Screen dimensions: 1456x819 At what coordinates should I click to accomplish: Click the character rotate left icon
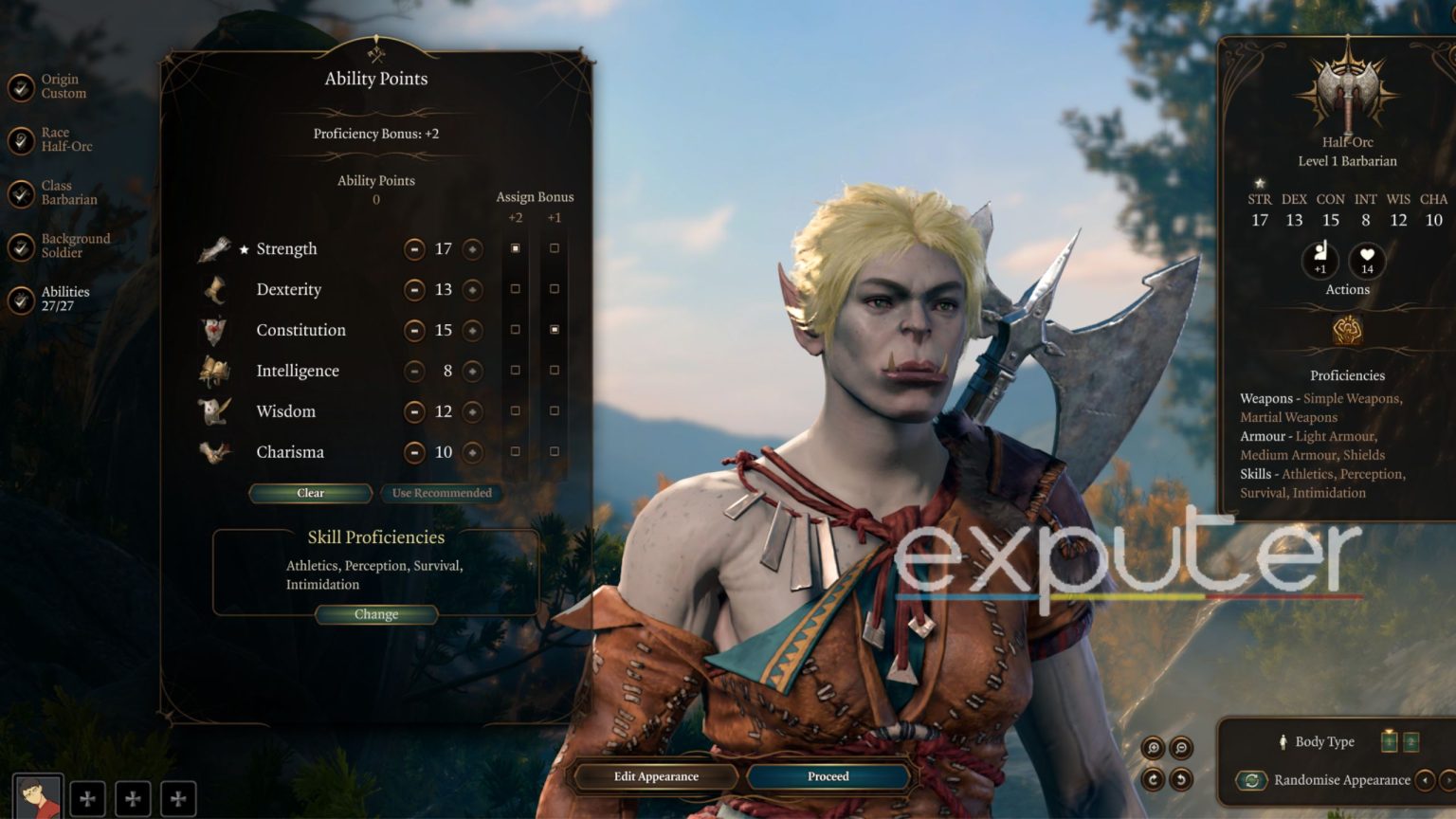(1181, 780)
